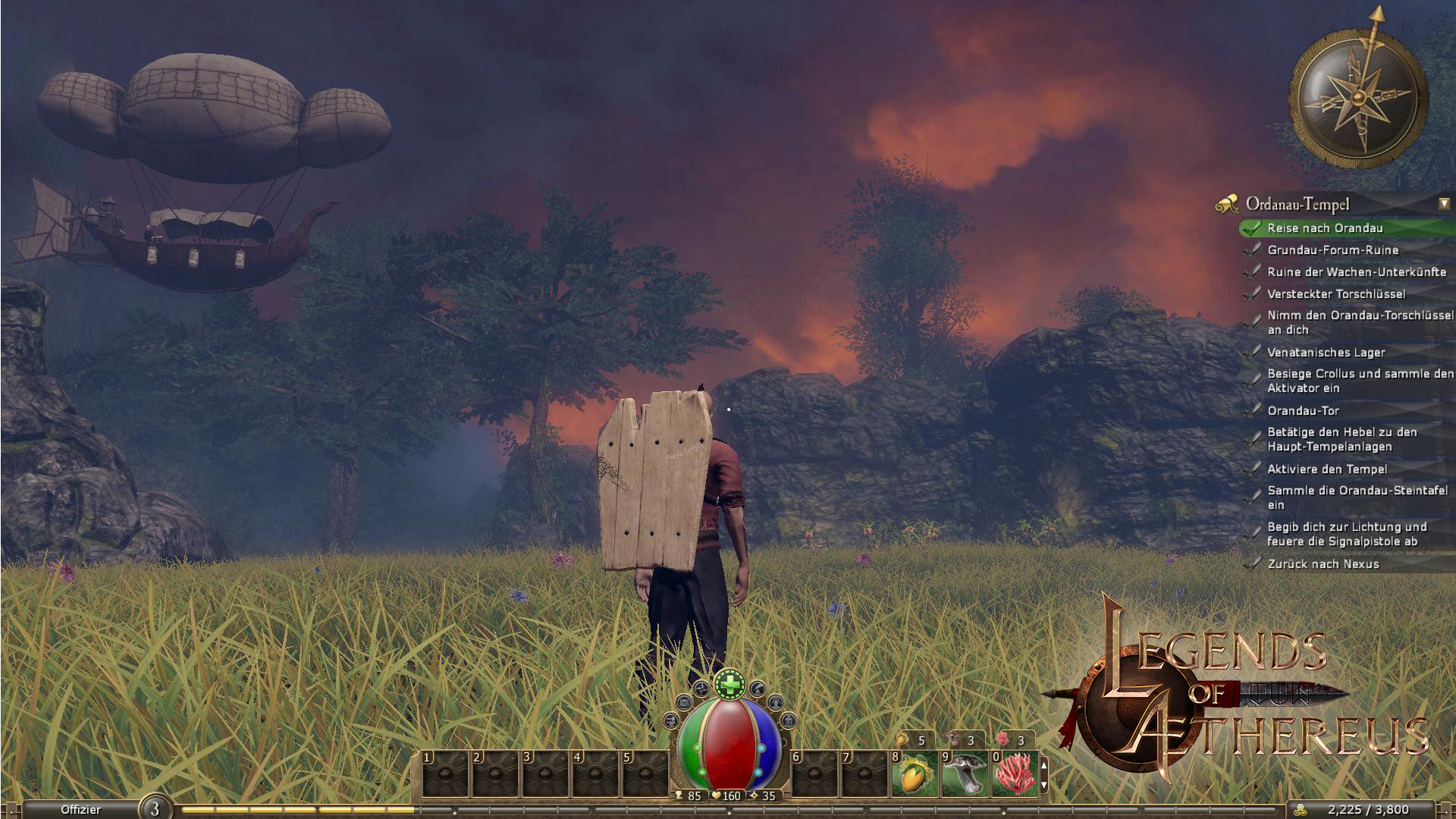Click the 'Grundau-Forum-Ruine' quest step

(1332, 250)
